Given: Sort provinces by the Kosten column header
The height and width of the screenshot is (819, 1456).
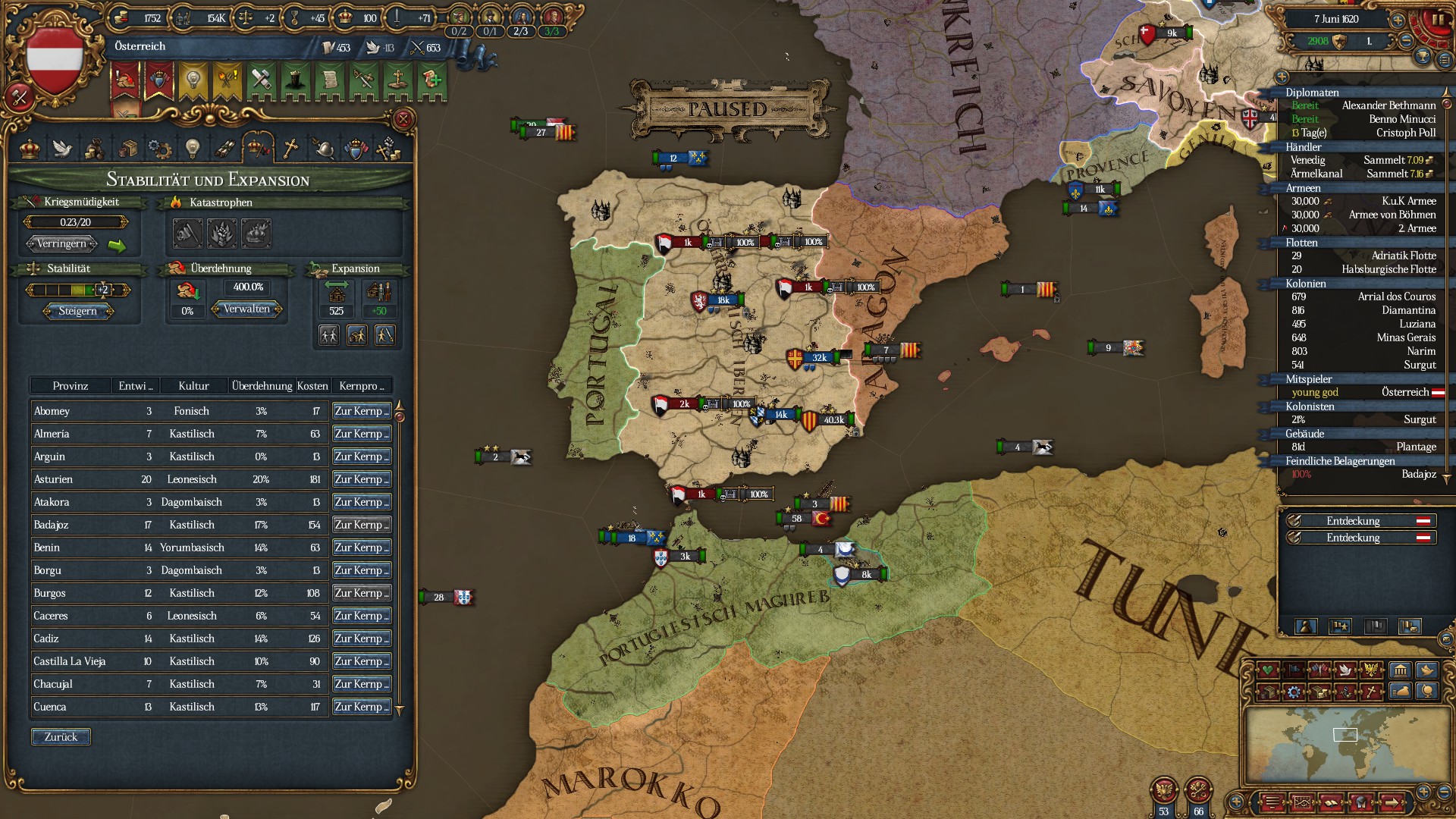Looking at the screenshot, I should coord(312,386).
